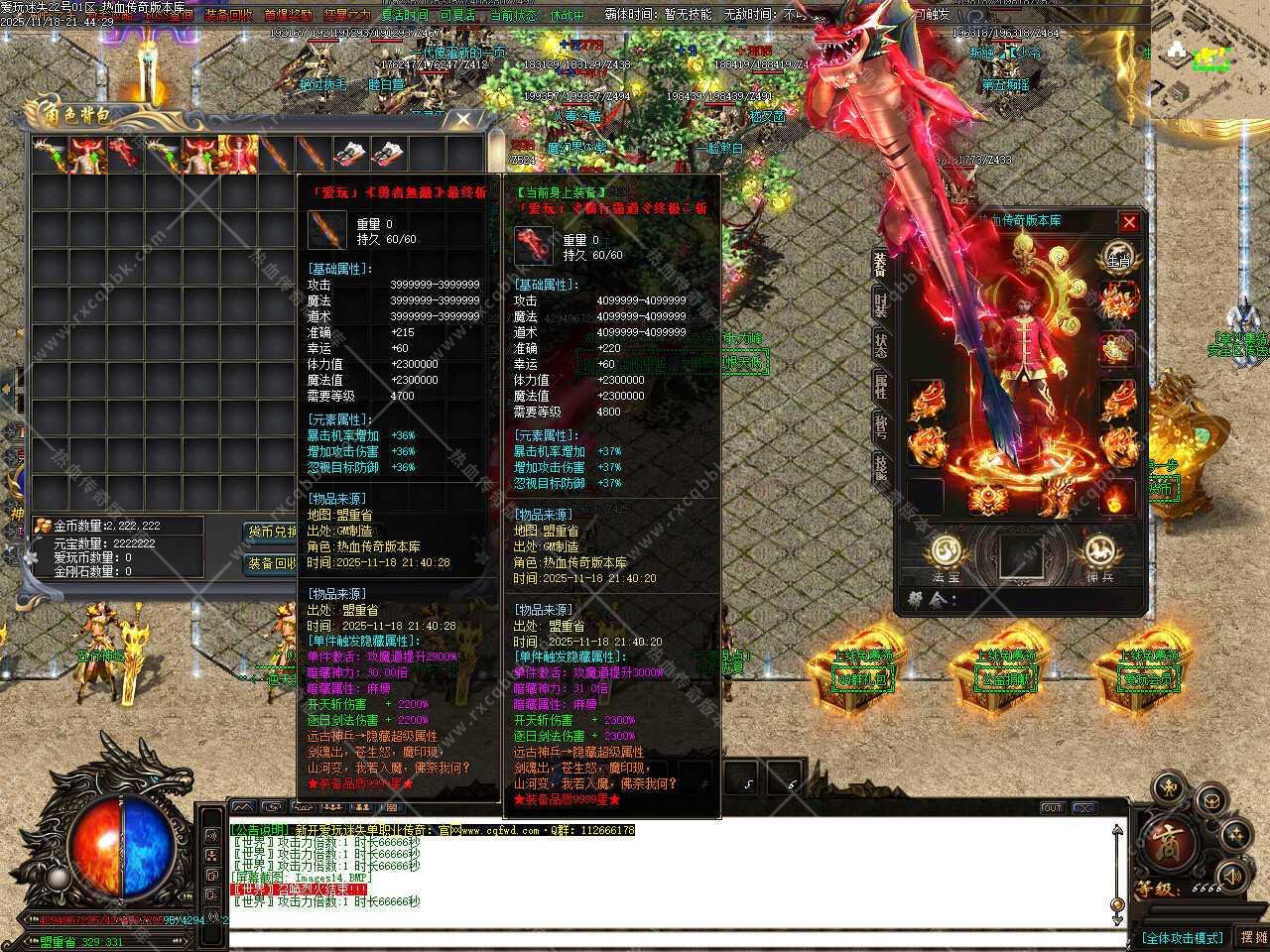The height and width of the screenshot is (952, 1270).
Task: Open 装备回收 in the top menu bar
Action: pos(227,15)
